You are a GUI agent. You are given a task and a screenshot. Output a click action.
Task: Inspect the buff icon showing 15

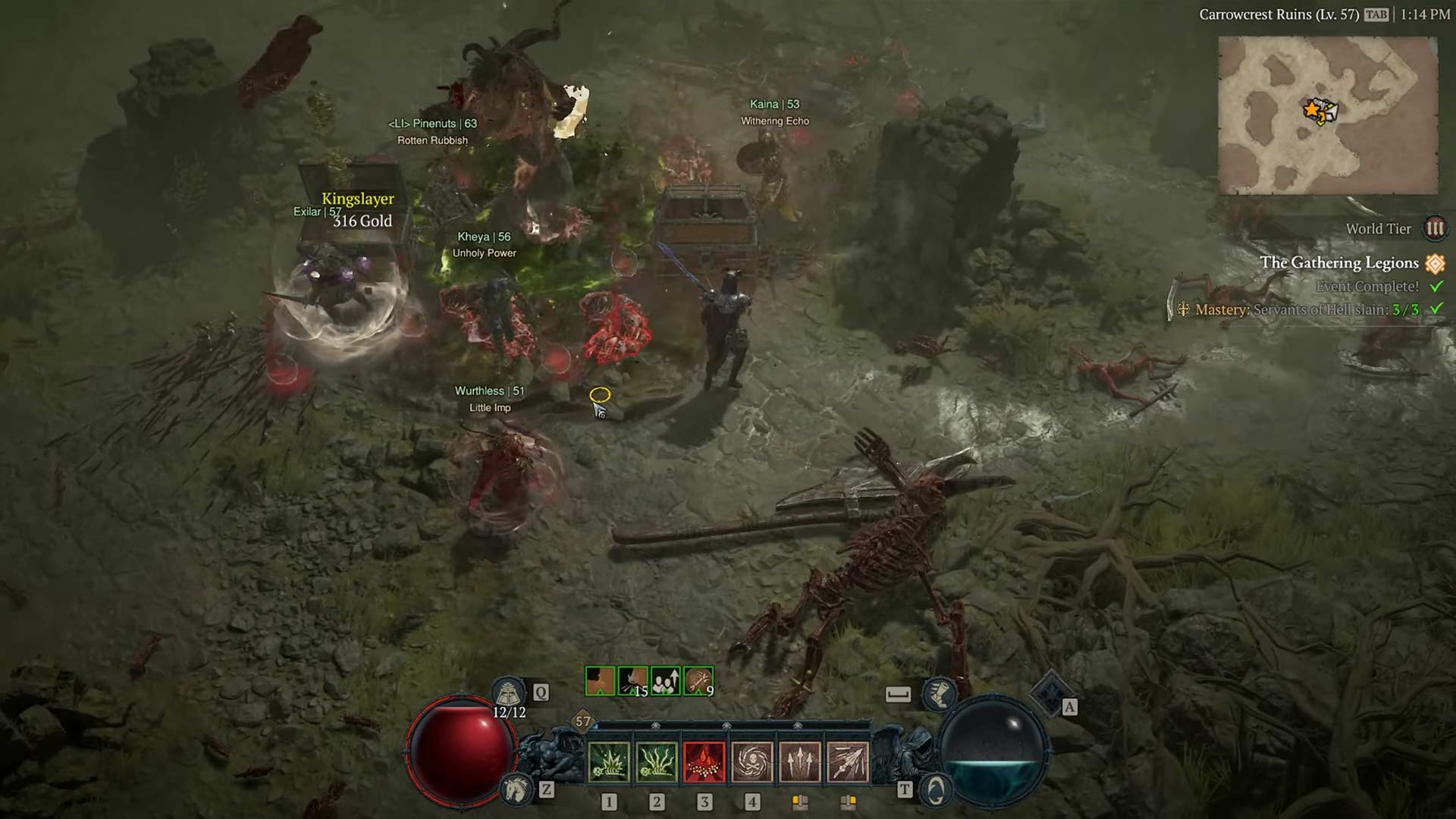[x=632, y=681]
